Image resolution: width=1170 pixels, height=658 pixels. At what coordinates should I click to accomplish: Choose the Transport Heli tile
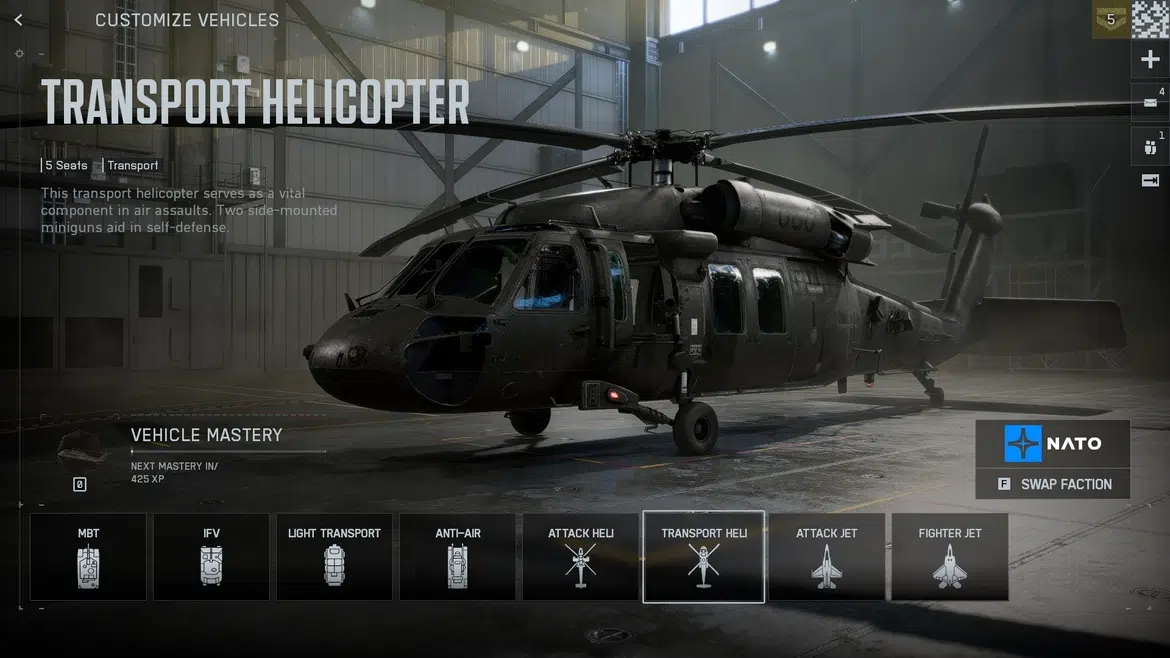[704, 557]
